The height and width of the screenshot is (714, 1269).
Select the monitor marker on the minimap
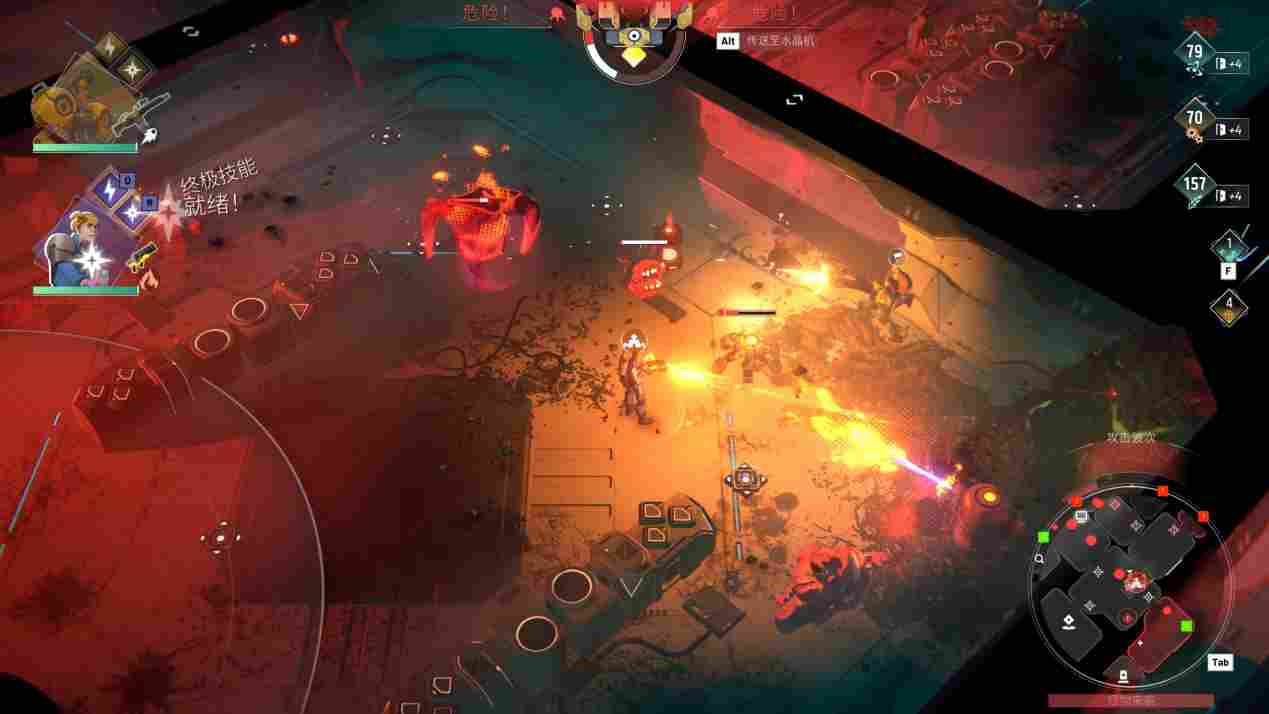point(1081,516)
